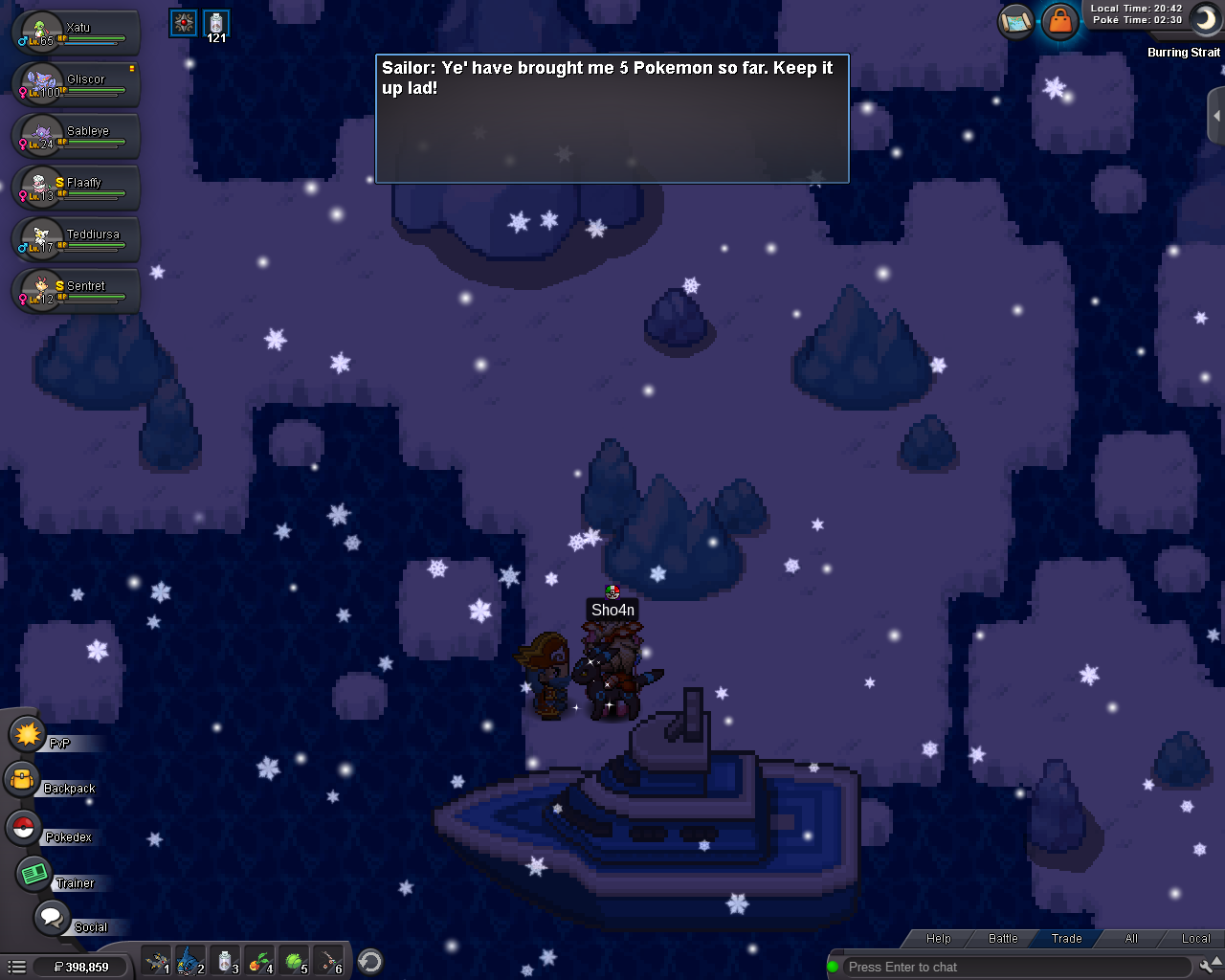Viewport: 1225px width, 980px height.
Task: Open the Social panel
Action: tap(52, 918)
